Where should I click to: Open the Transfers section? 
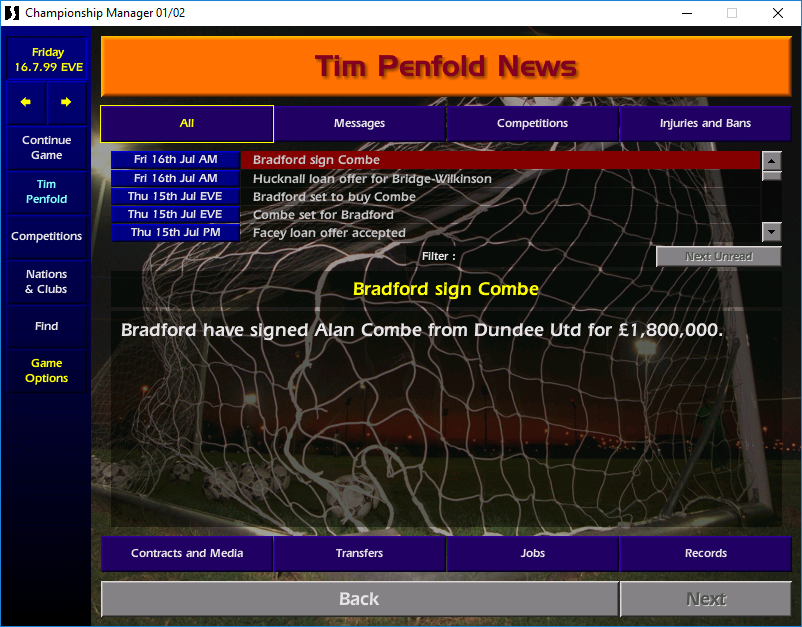(x=359, y=553)
